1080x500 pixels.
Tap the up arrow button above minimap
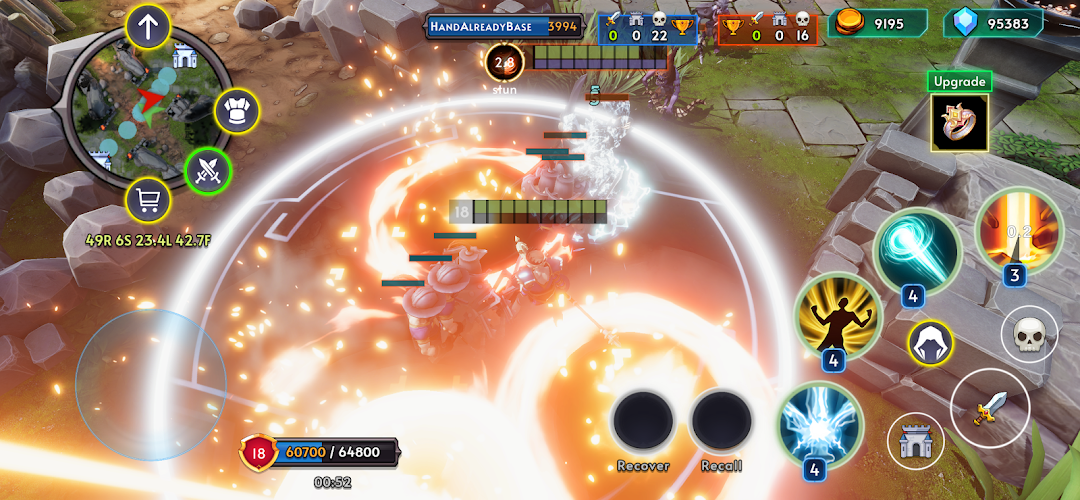click(148, 26)
